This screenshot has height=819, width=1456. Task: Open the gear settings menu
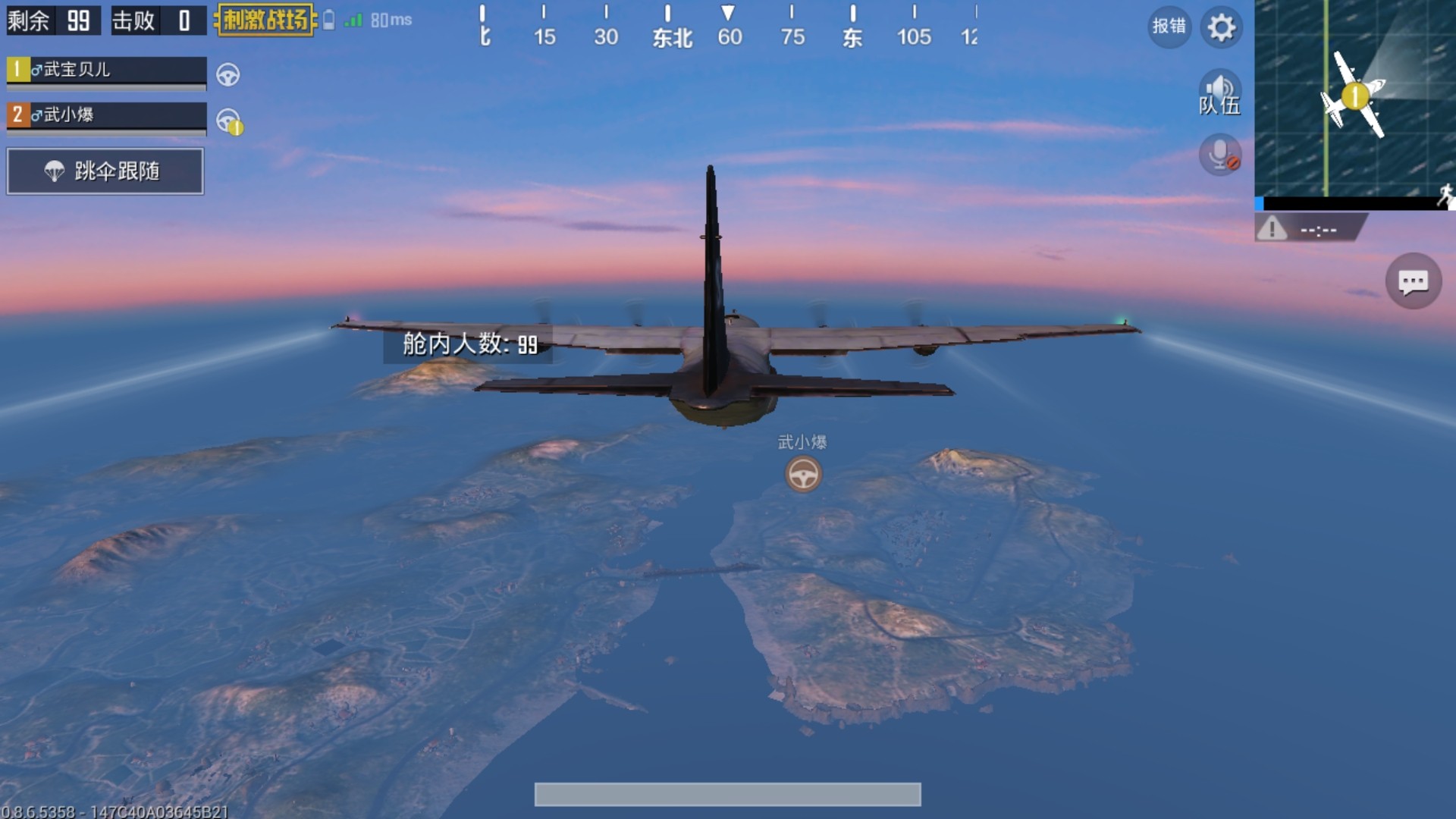(x=1221, y=28)
